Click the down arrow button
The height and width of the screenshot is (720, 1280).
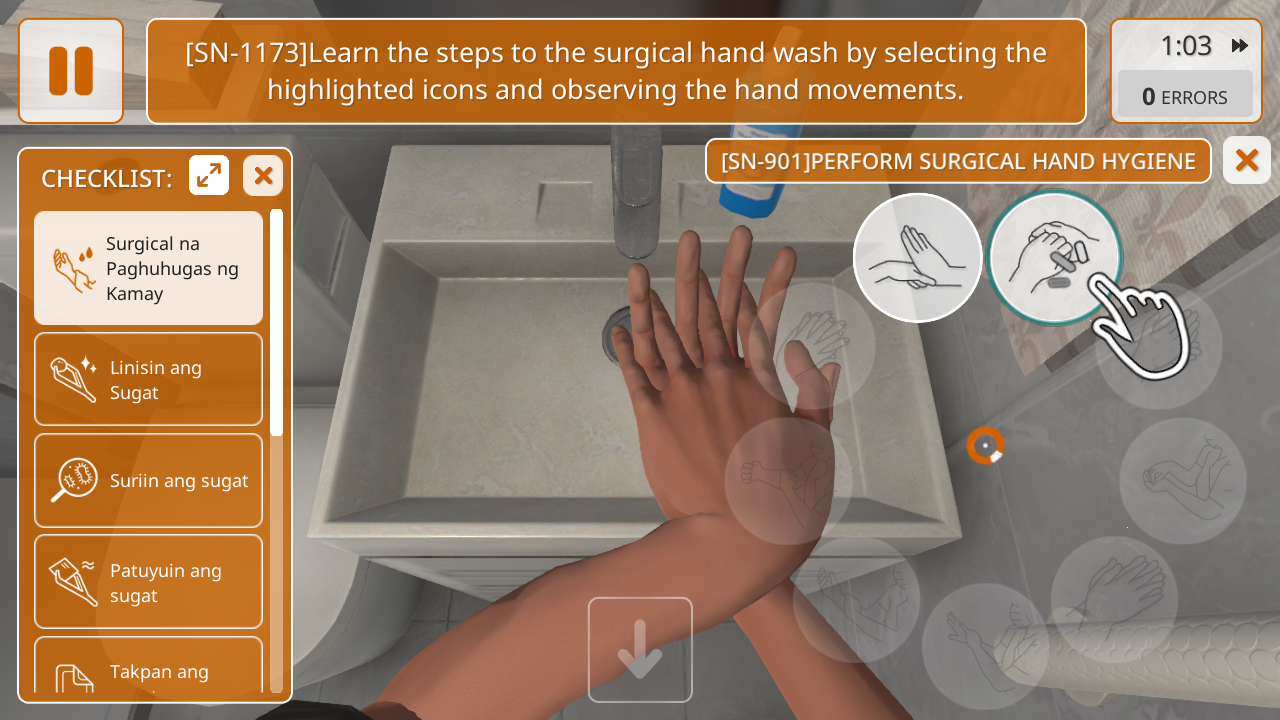pyautogui.click(x=640, y=650)
